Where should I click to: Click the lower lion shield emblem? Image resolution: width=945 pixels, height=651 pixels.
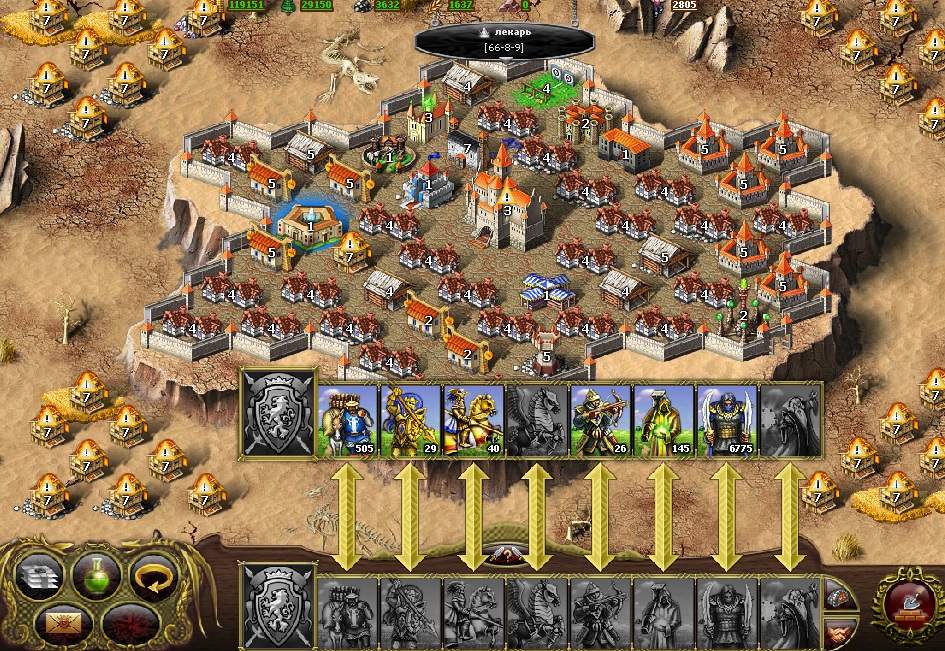tap(276, 606)
